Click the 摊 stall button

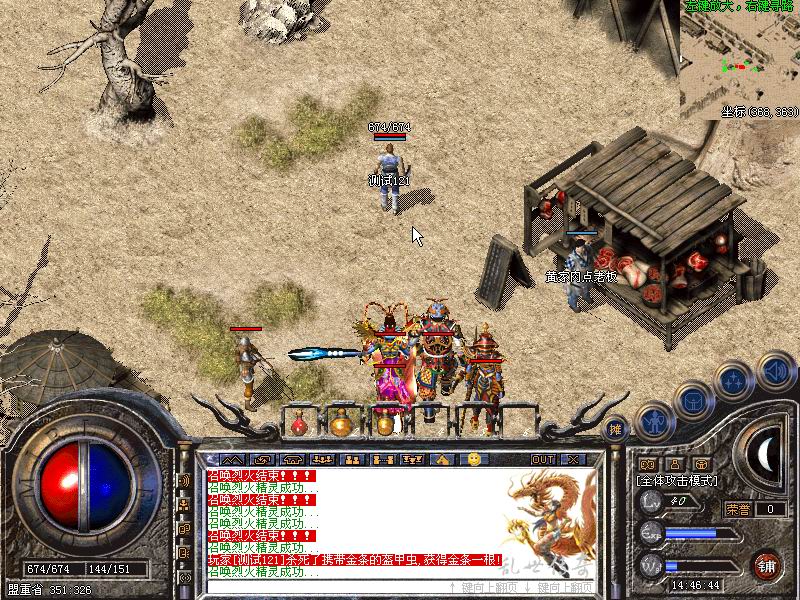coord(617,427)
